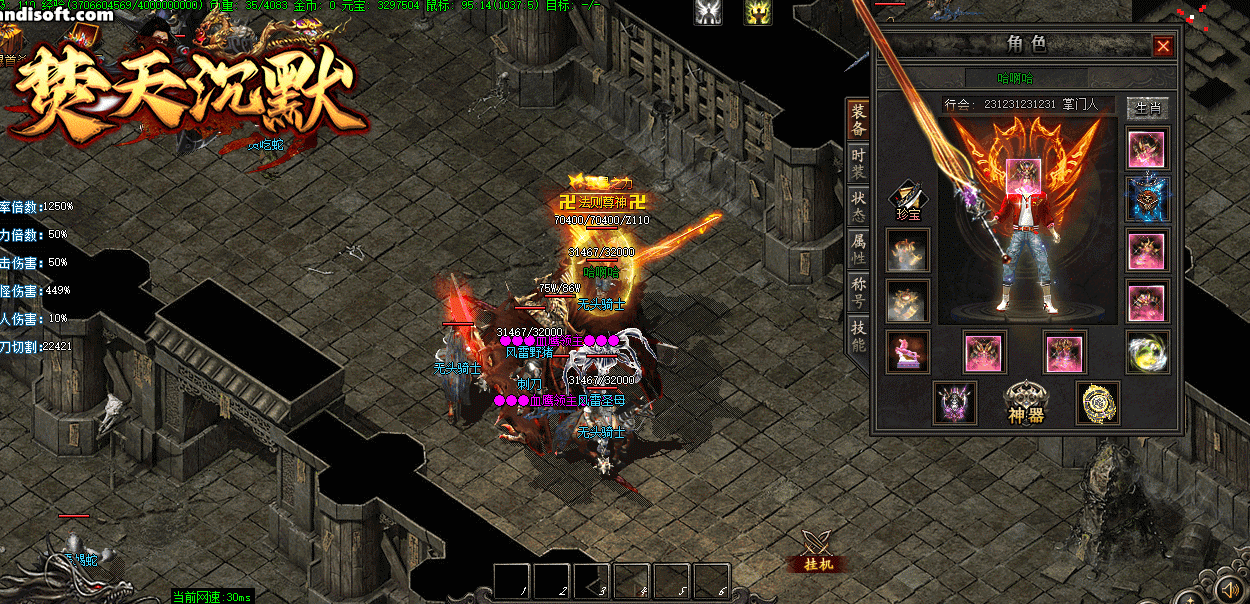Activate the golden winged icon at top

coord(758,12)
